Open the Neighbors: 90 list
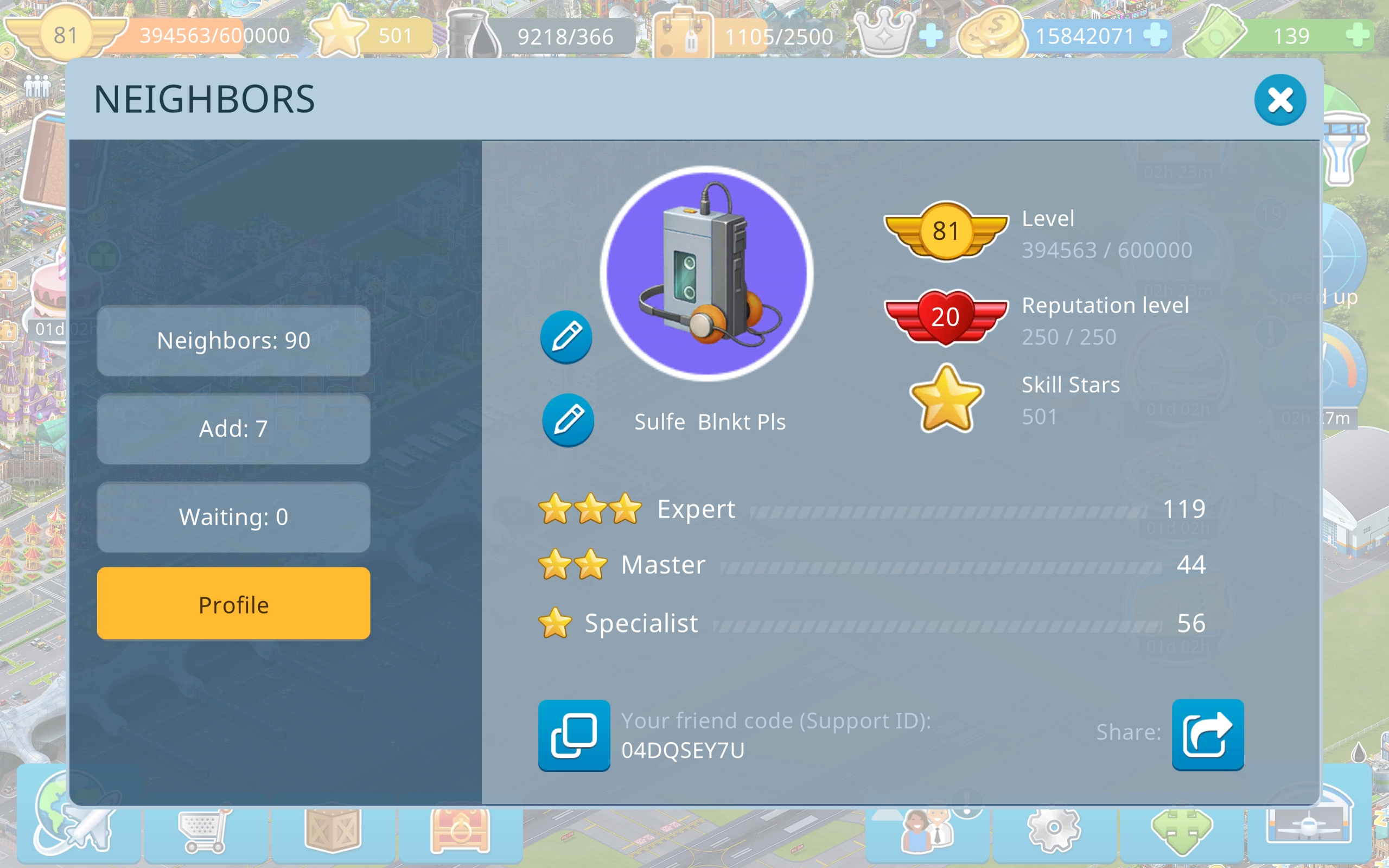1389x868 pixels. (234, 341)
